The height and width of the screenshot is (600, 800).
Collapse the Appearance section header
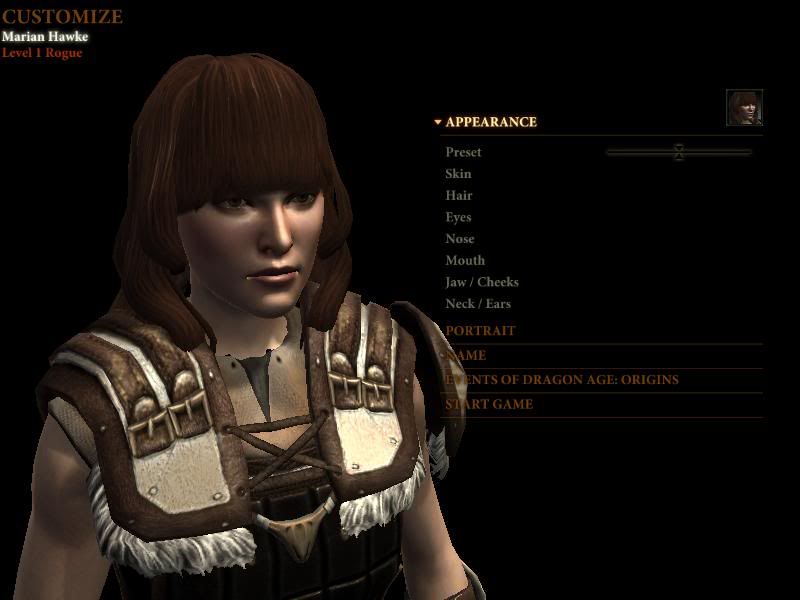(490, 122)
